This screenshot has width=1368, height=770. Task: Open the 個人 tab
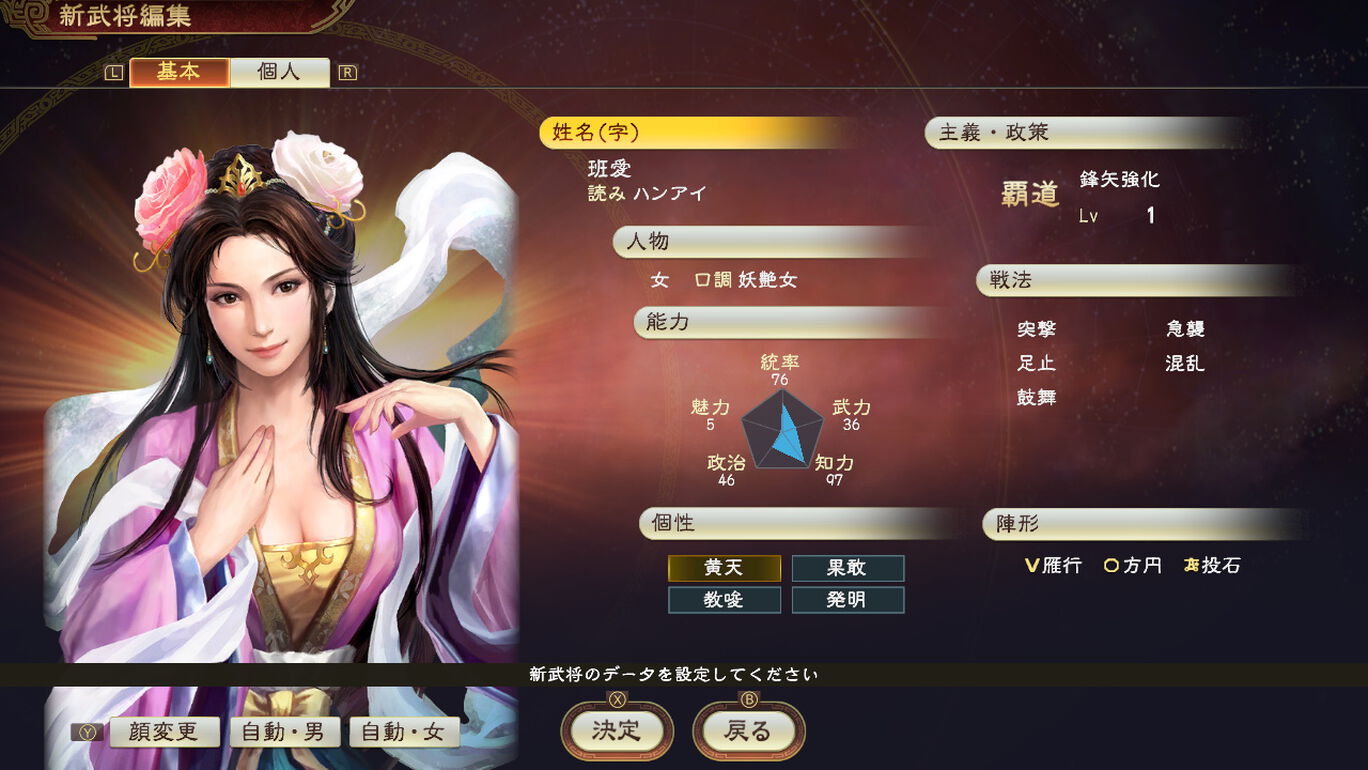pyautogui.click(x=279, y=72)
